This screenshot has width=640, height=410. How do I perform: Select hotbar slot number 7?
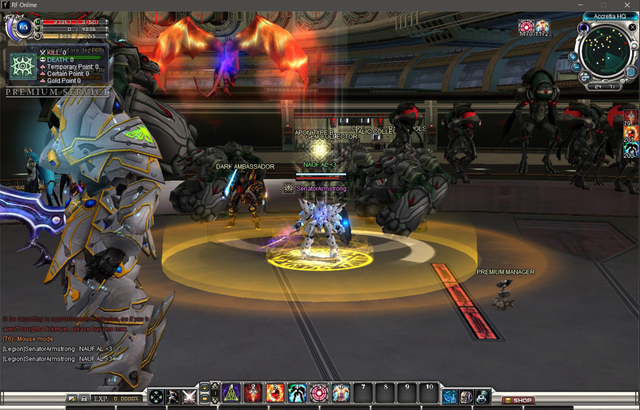[x=363, y=393]
